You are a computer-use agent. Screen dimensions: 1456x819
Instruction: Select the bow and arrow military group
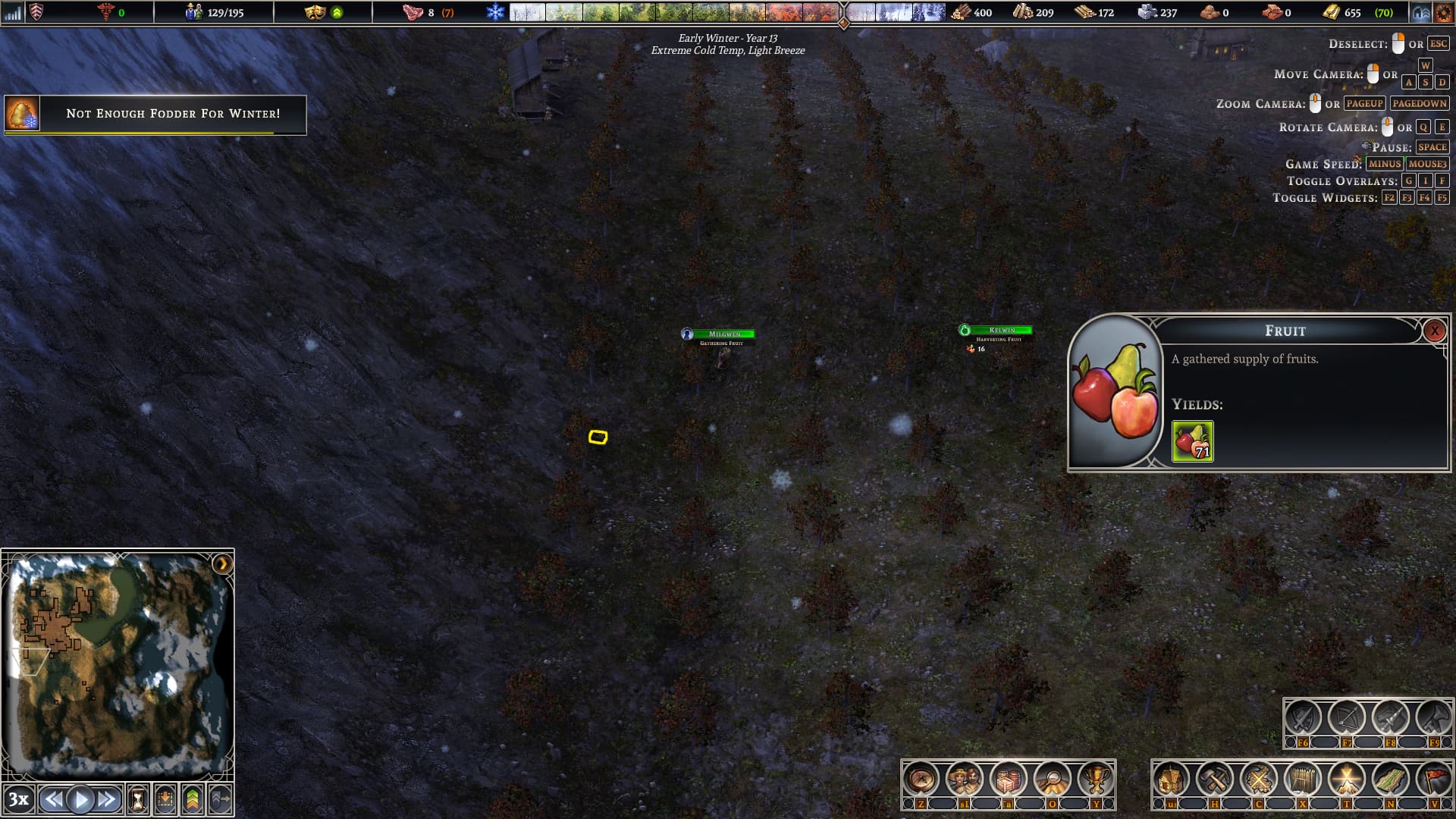pos(1347,718)
